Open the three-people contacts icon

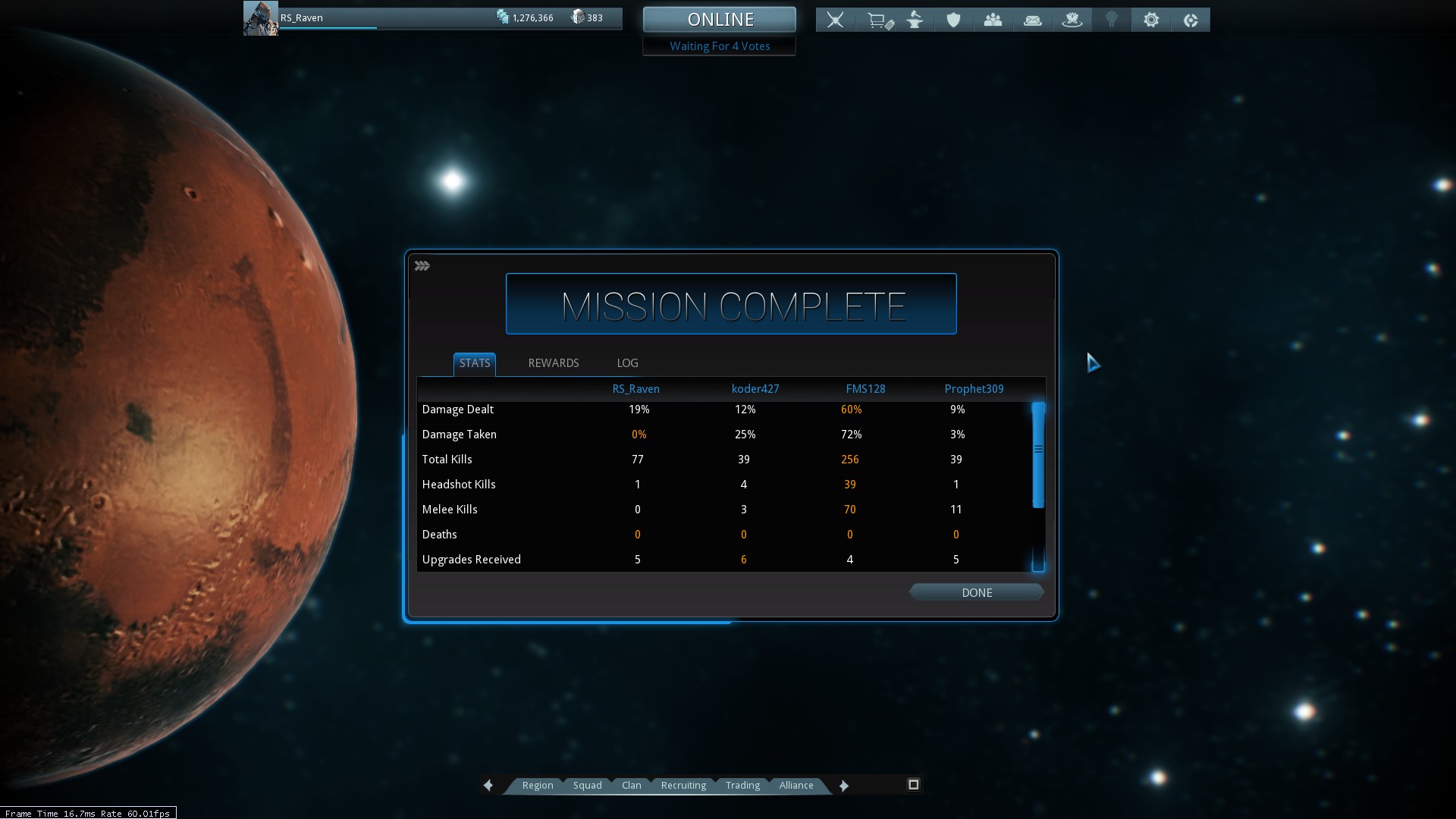click(x=993, y=20)
